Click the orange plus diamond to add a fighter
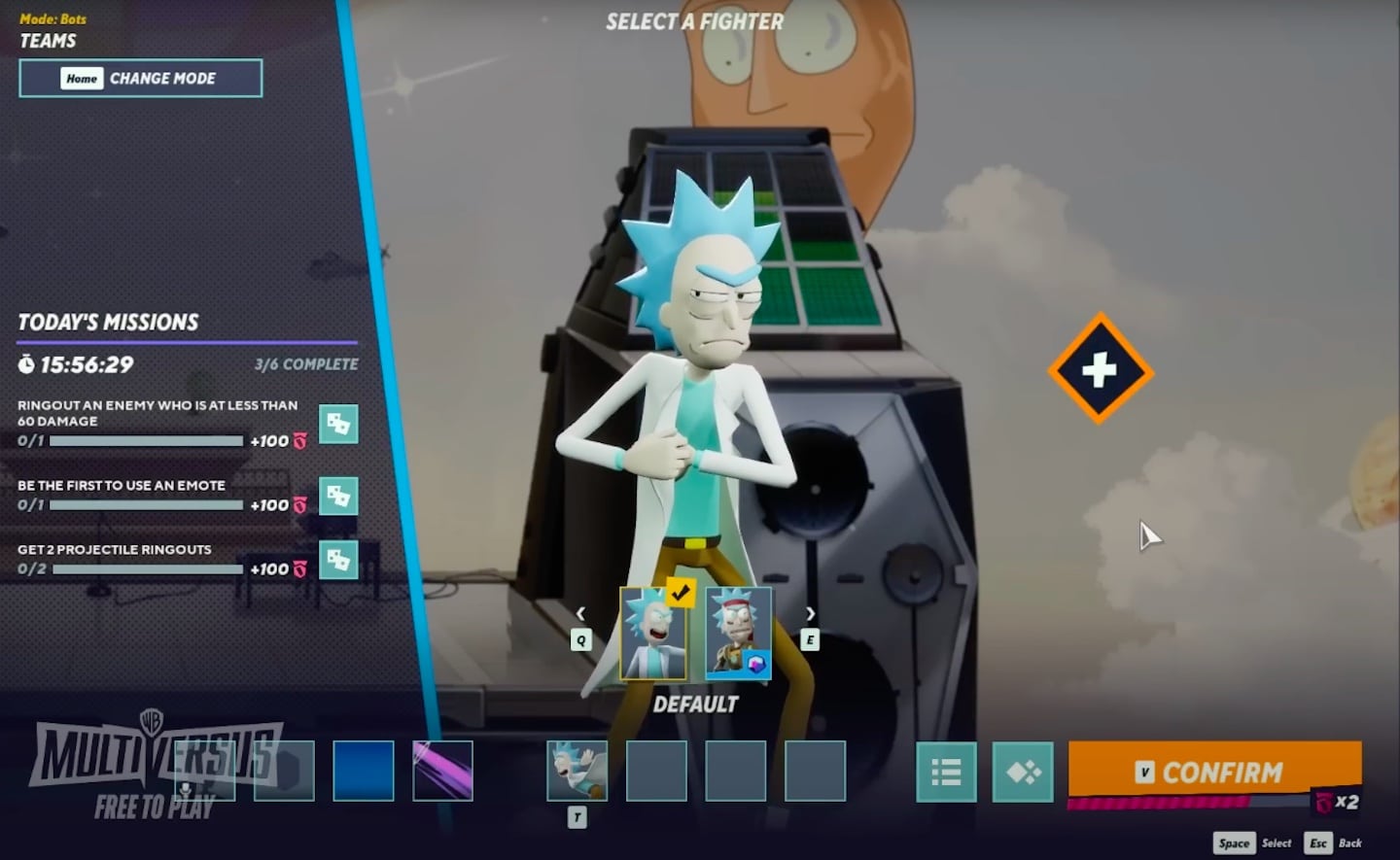The width and height of the screenshot is (1400, 860). pos(1099,369)
